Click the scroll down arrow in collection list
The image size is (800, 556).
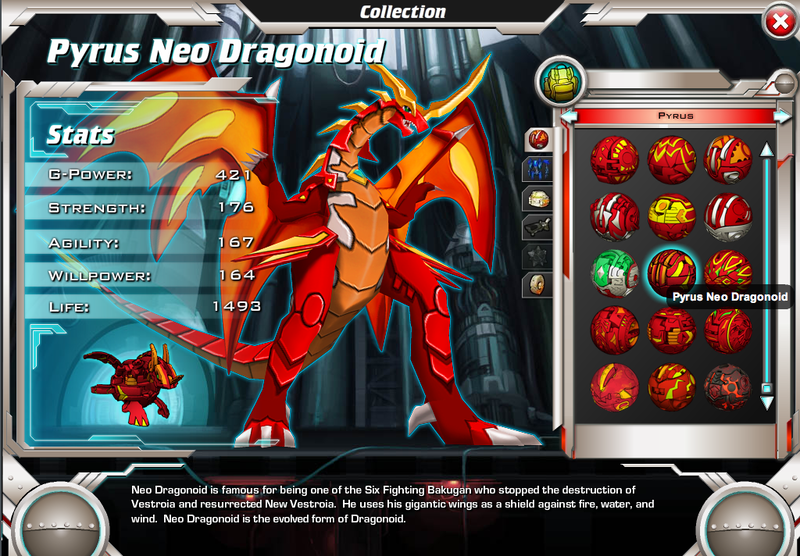click(767, 403)
